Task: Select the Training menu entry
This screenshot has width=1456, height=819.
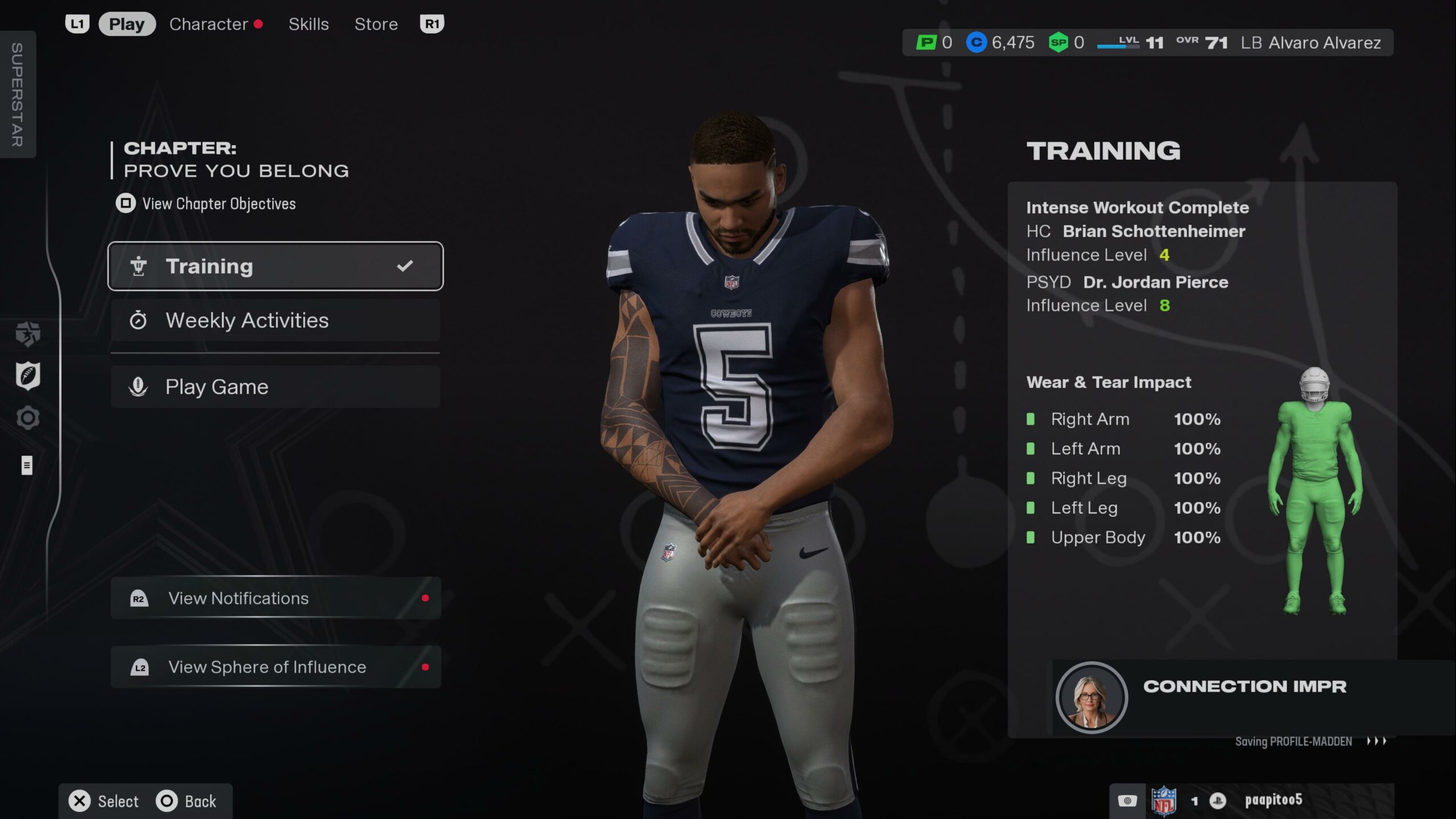Action: (275, 266)
